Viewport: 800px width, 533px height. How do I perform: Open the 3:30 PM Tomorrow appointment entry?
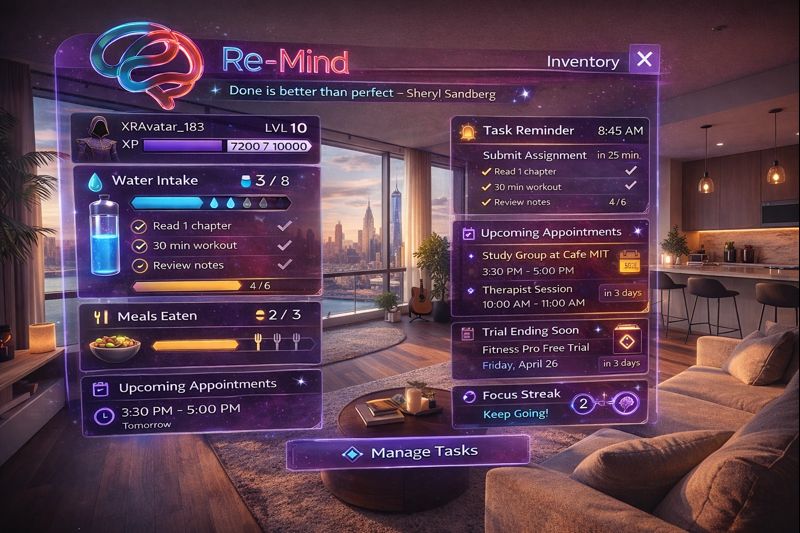point(180,414)
